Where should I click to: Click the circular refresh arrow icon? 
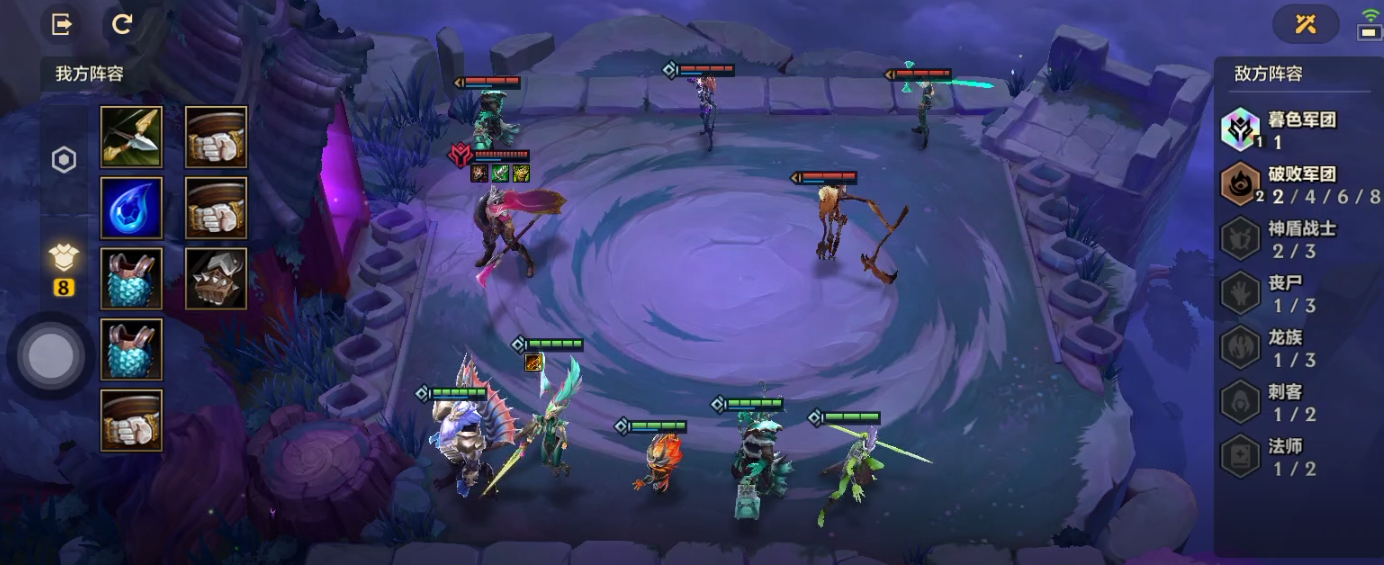pyautogui.click(x=122, y=25)
